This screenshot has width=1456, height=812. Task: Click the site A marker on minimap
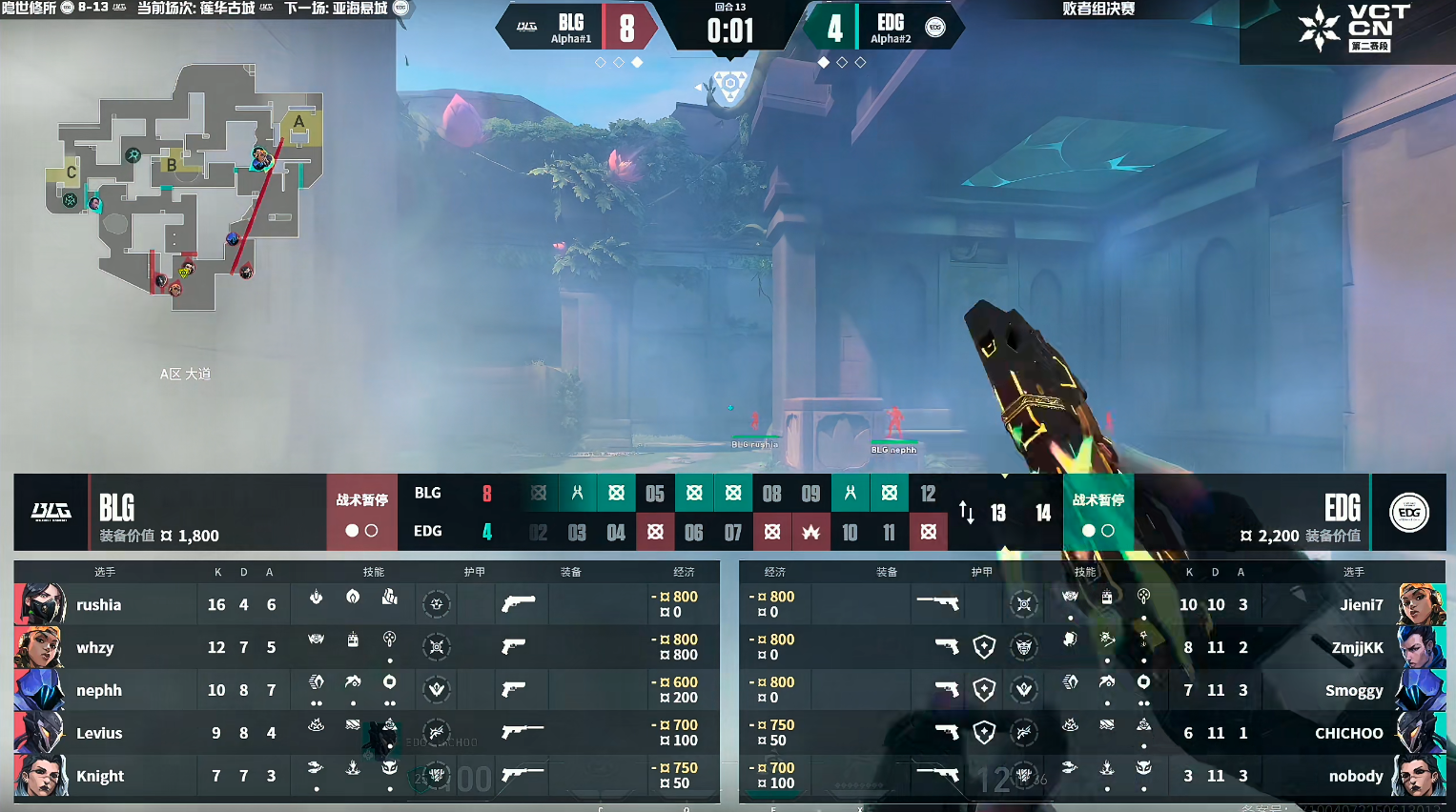pos(298,122)
